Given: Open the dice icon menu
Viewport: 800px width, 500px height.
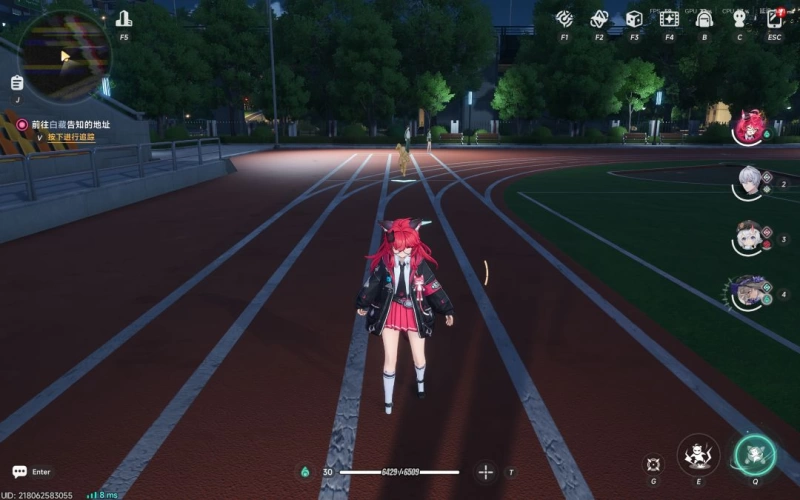Looking at the screenshot, I should point(634,19).
